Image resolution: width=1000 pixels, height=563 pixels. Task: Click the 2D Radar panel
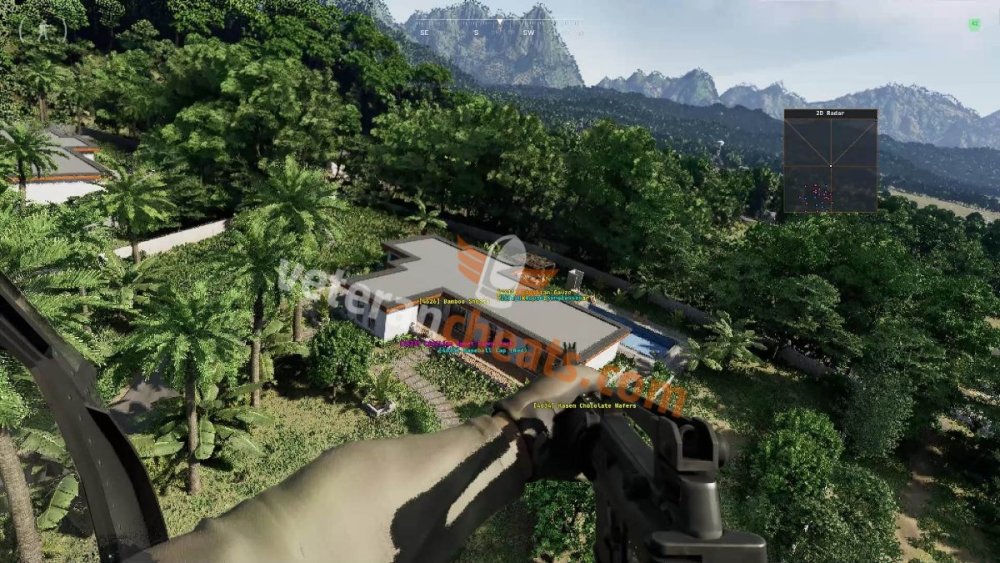830,166
